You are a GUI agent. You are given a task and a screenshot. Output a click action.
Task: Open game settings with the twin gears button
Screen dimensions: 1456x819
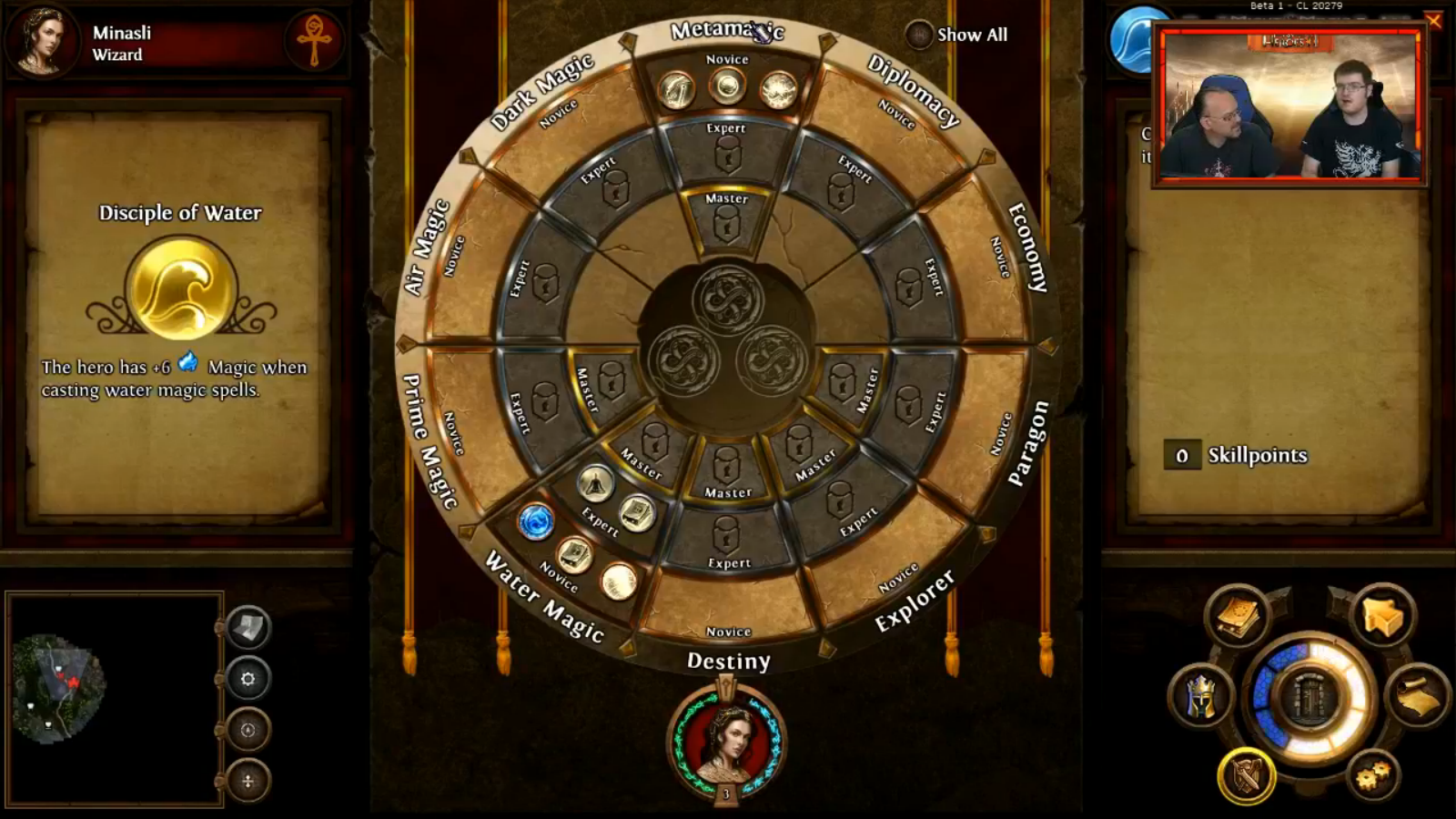[x=1372, y=775]
